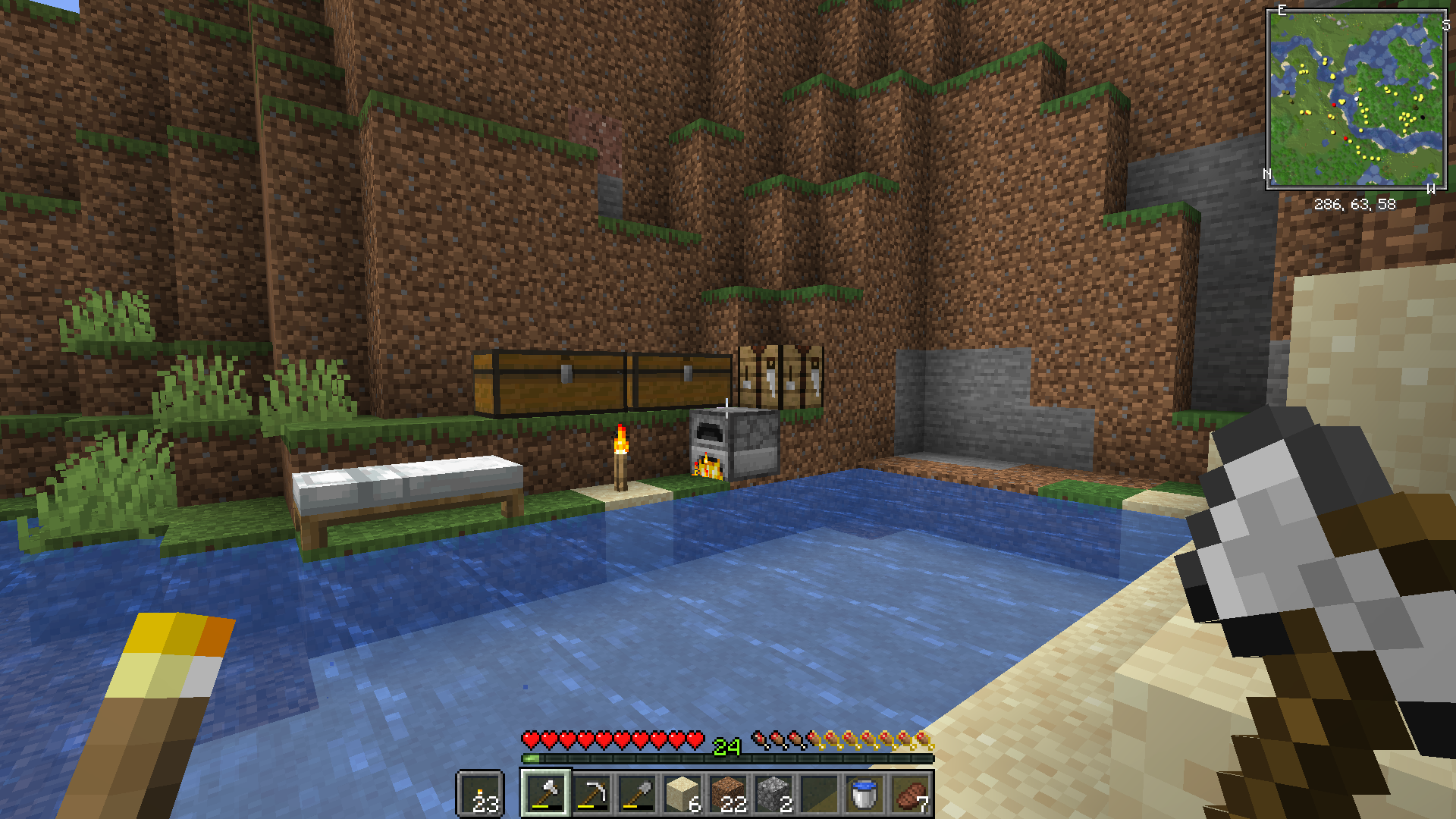
Task: Select the cooked meat hotbar slot
Action: [910, 794]
